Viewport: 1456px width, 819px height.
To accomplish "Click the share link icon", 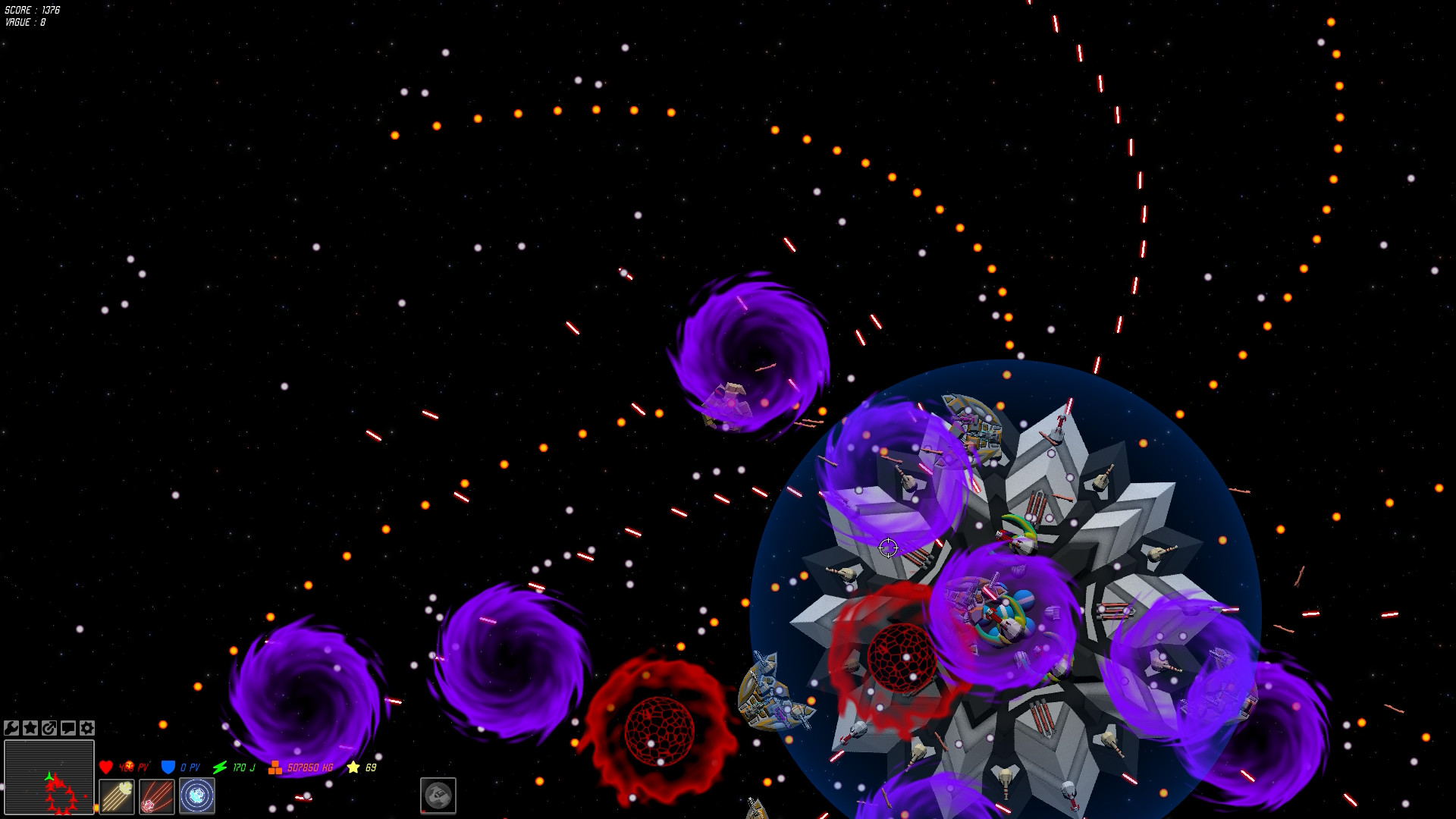I will tap(49, 728).
